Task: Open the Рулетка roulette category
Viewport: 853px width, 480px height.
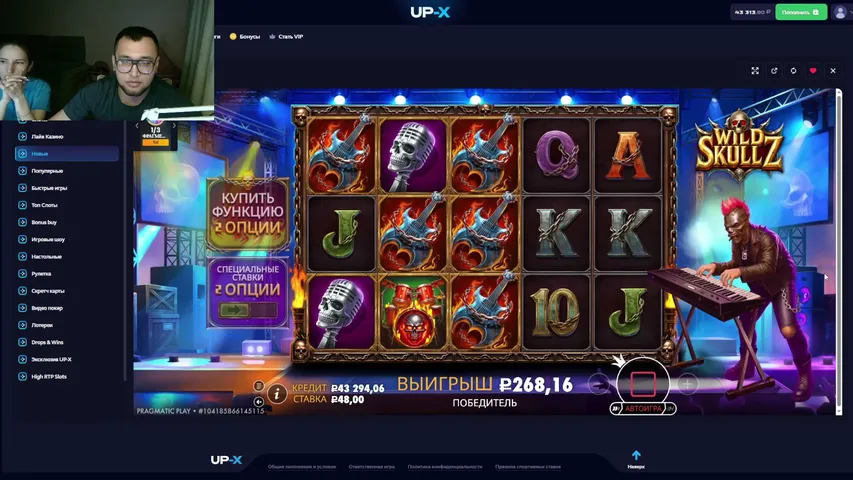Action: [41, 273]
